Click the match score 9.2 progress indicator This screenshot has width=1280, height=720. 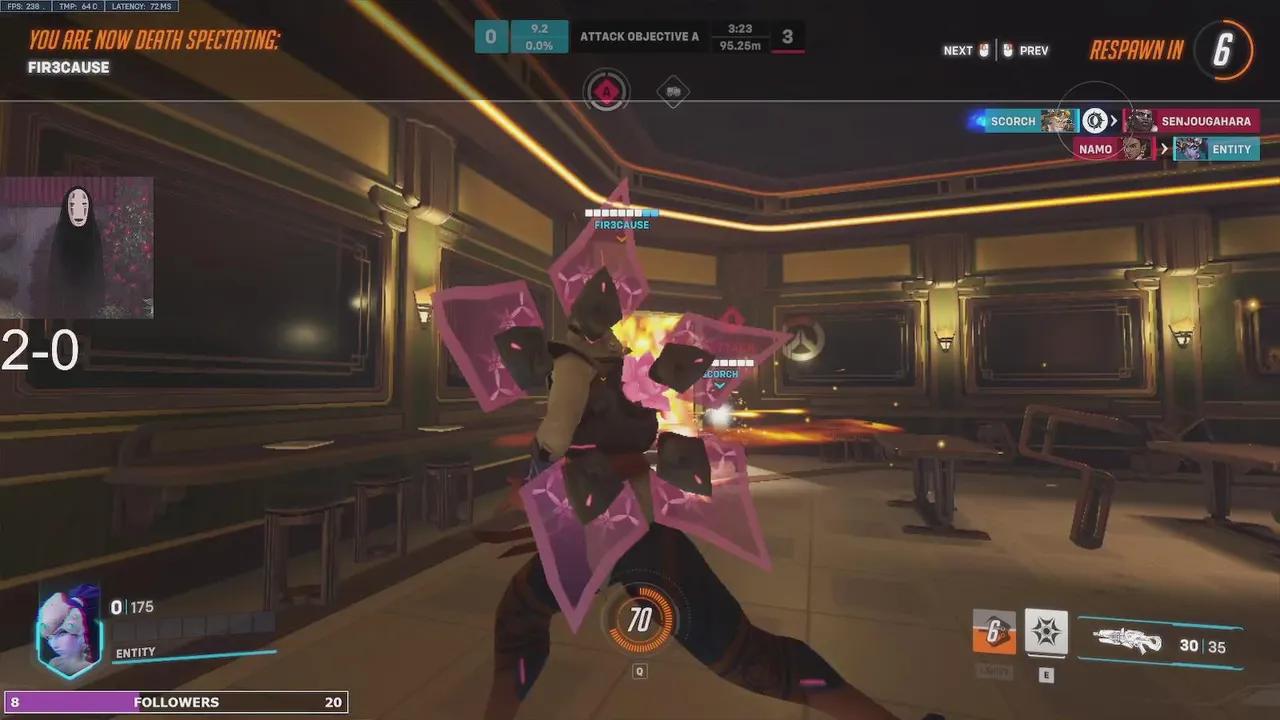(x=538, y=37)
